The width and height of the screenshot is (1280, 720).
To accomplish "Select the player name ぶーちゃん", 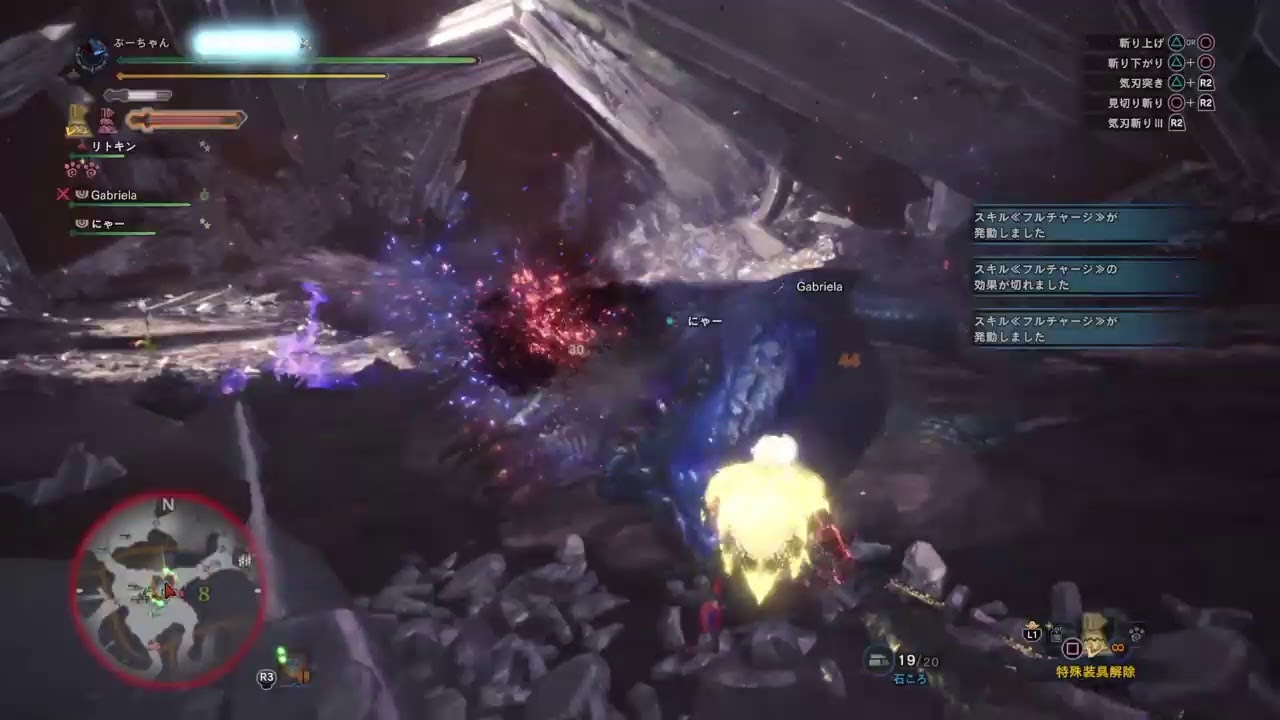I will [142, 43].
